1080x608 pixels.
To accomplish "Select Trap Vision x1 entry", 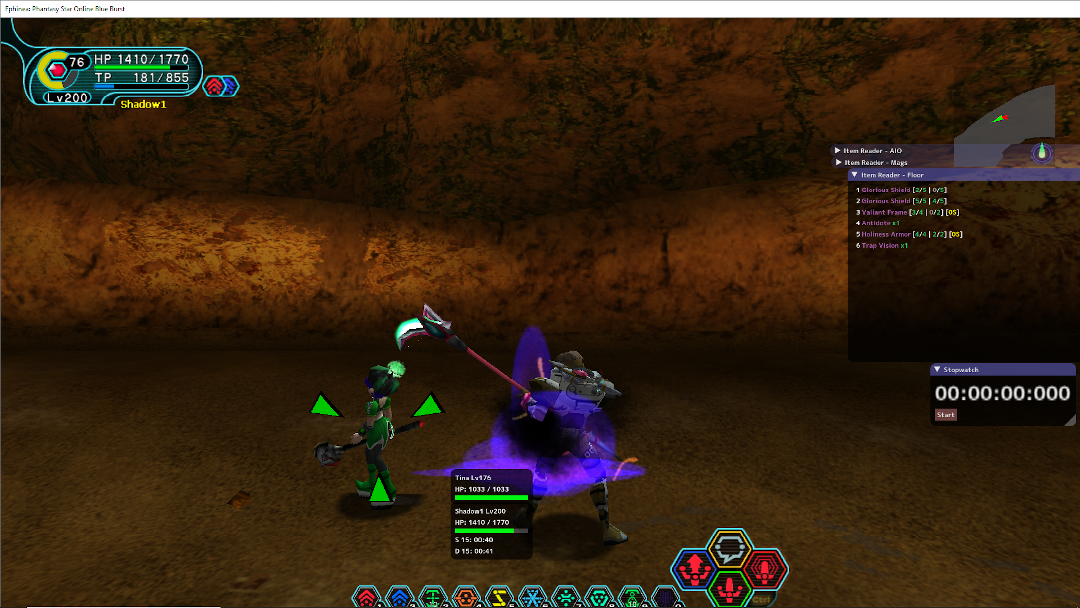I will point(884,245).
